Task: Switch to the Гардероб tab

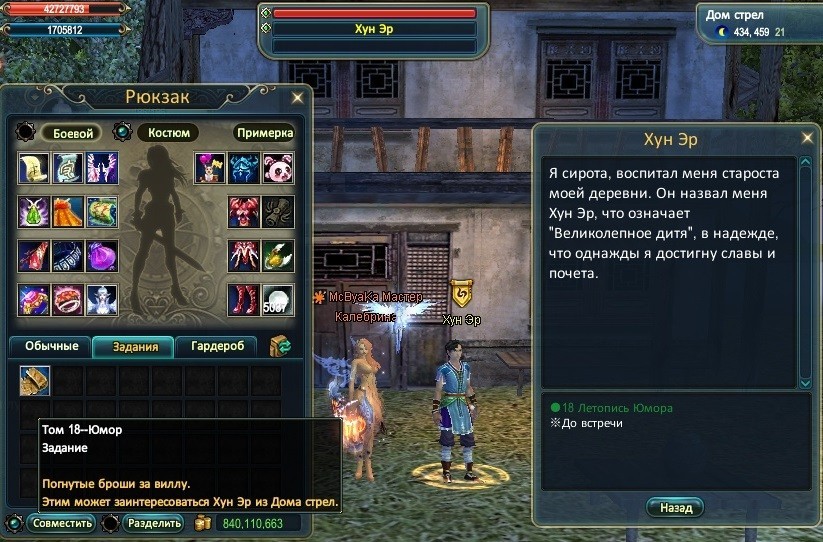Action: coord(217,347)
